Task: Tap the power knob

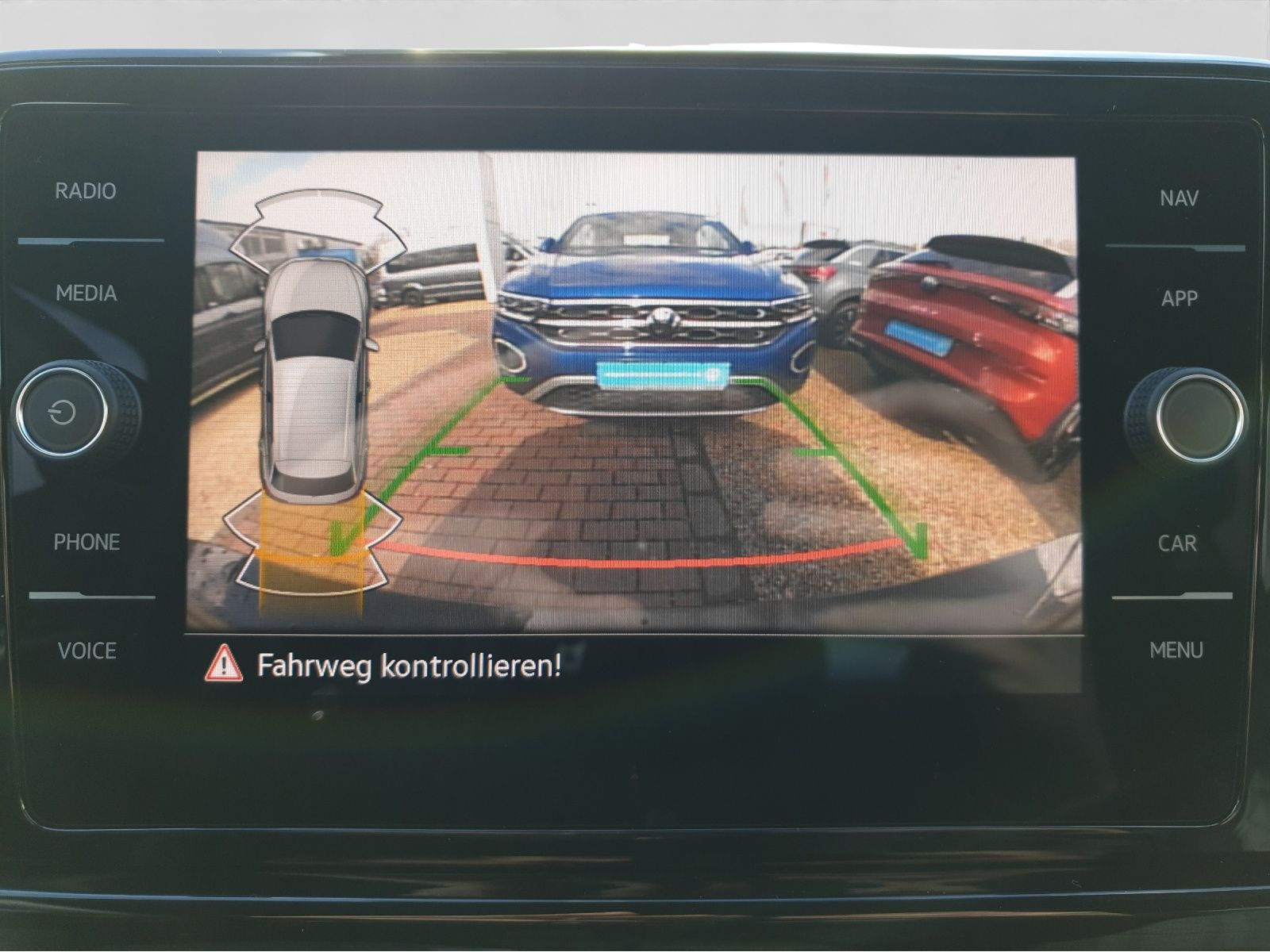Action: [x=62, y=413]
